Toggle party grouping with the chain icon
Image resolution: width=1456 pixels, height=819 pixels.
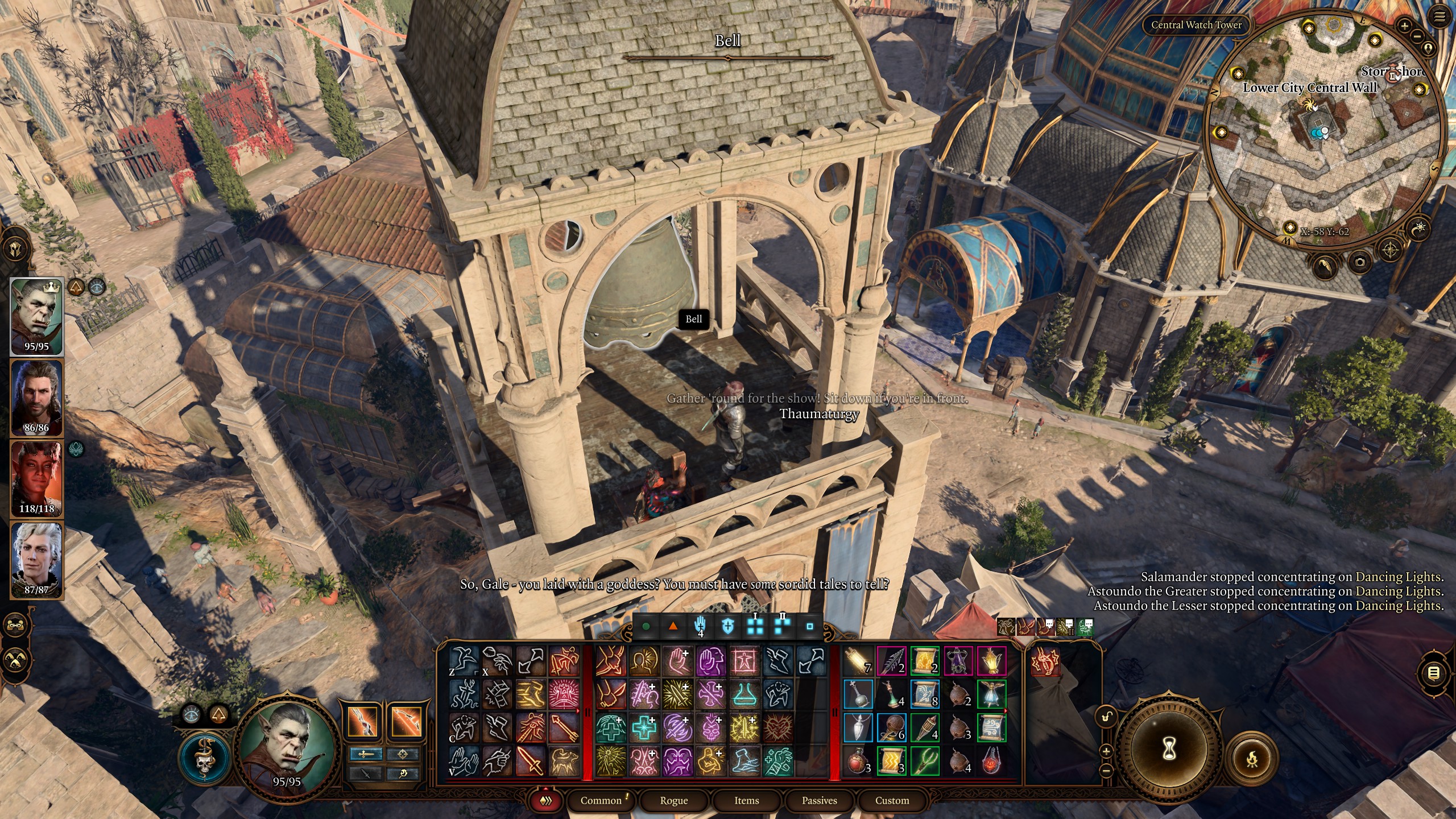(15, 625)
